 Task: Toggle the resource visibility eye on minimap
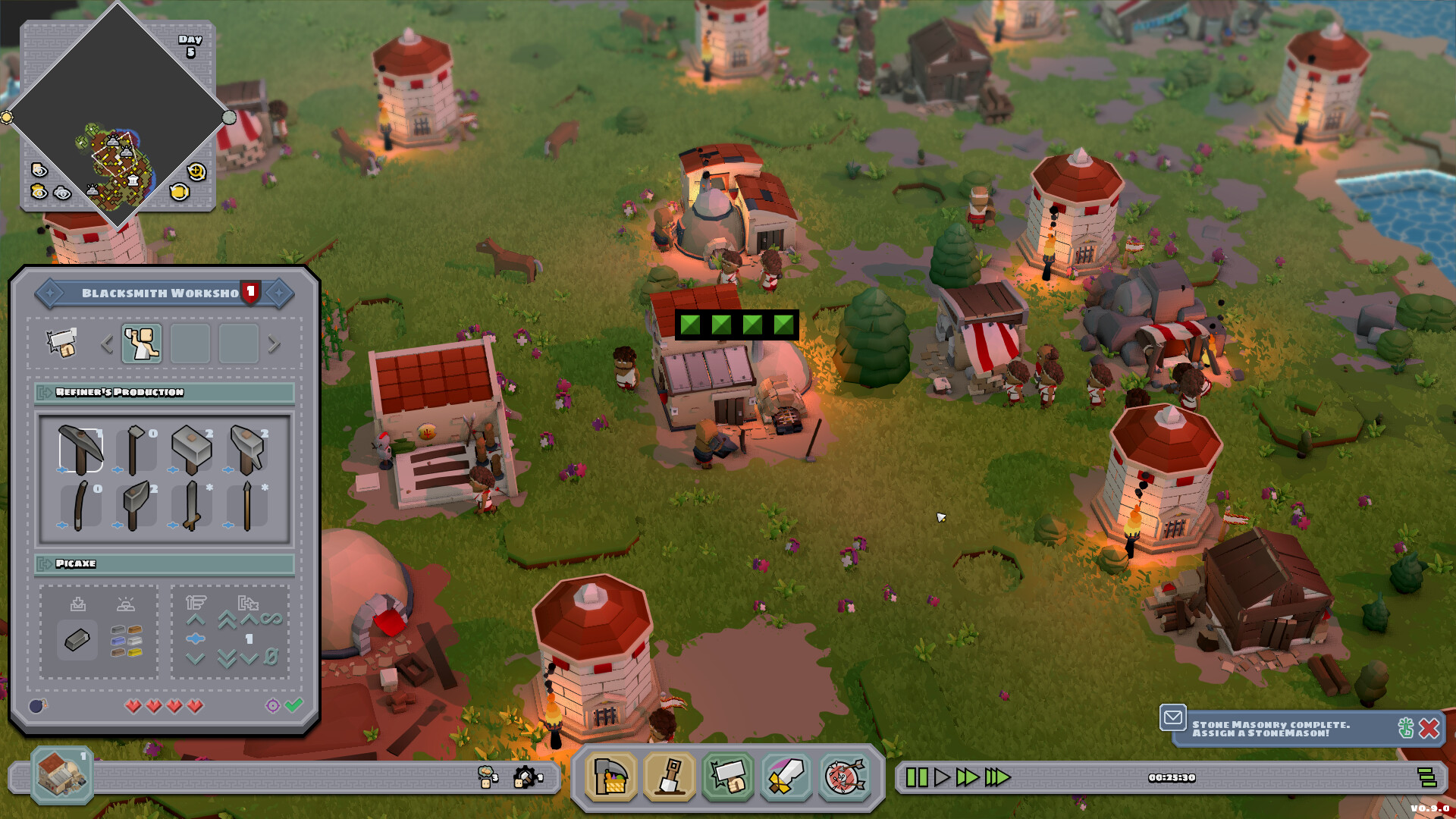tap(38, 192)
